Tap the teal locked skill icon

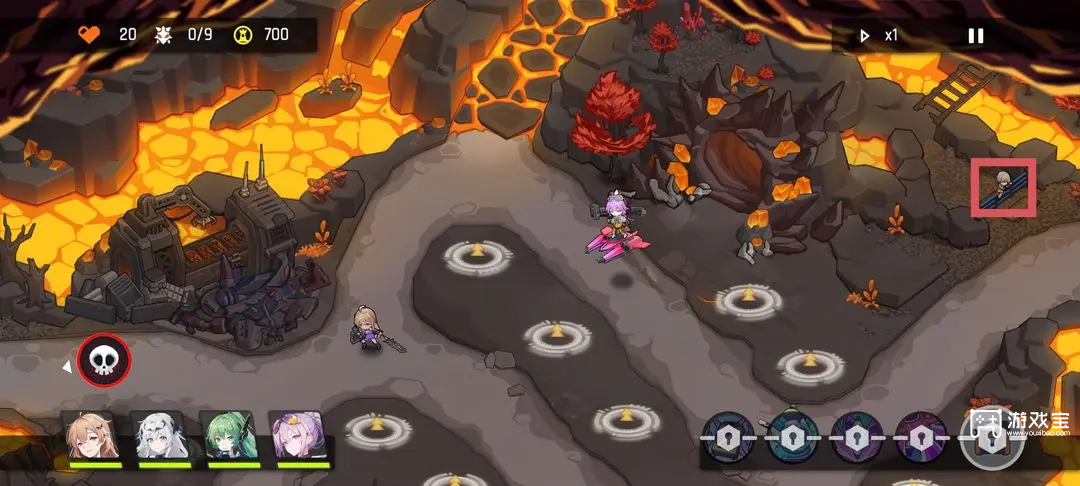click(x=793, y=437)
